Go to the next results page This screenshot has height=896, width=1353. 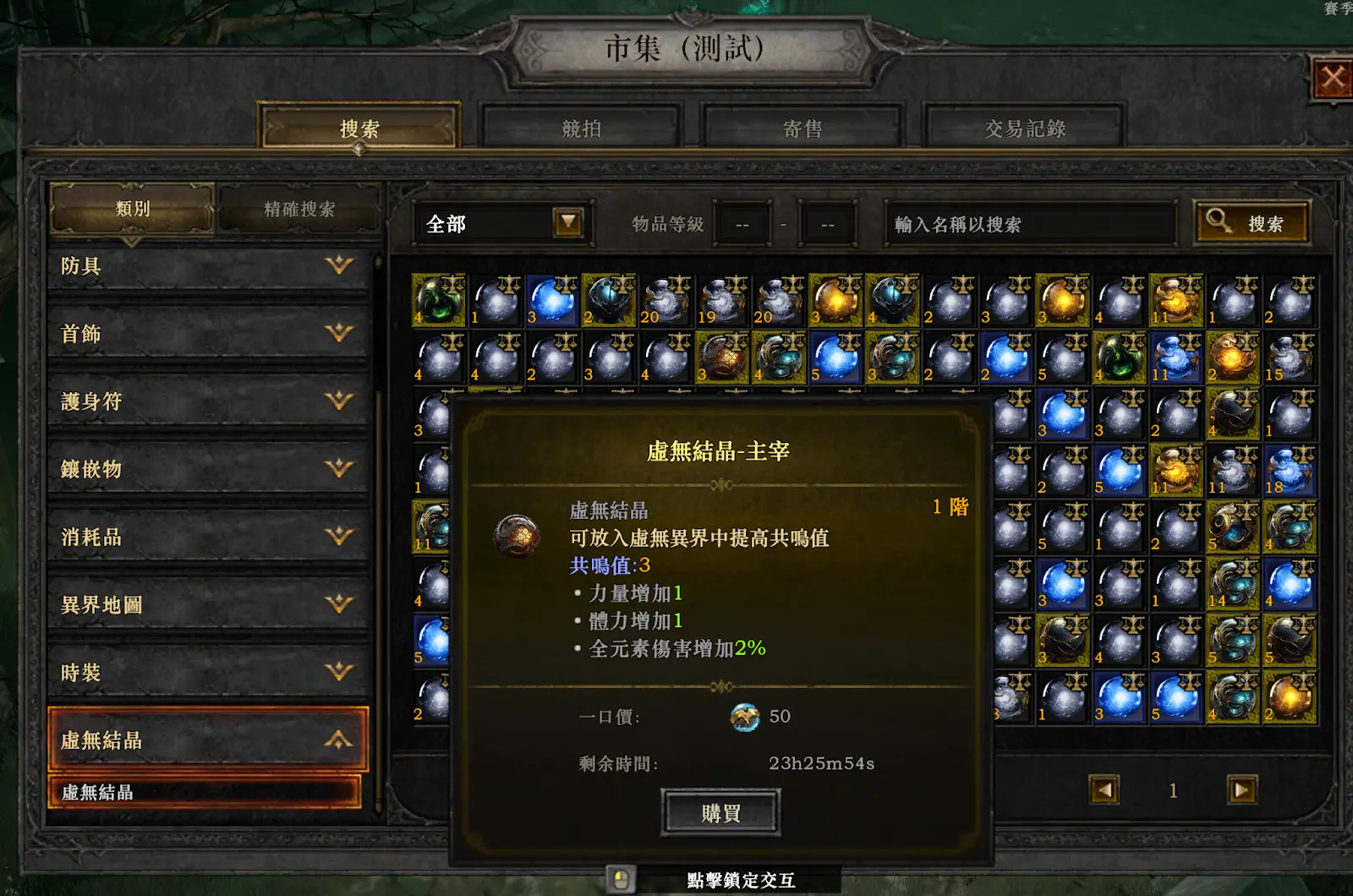click(1241, 790)
